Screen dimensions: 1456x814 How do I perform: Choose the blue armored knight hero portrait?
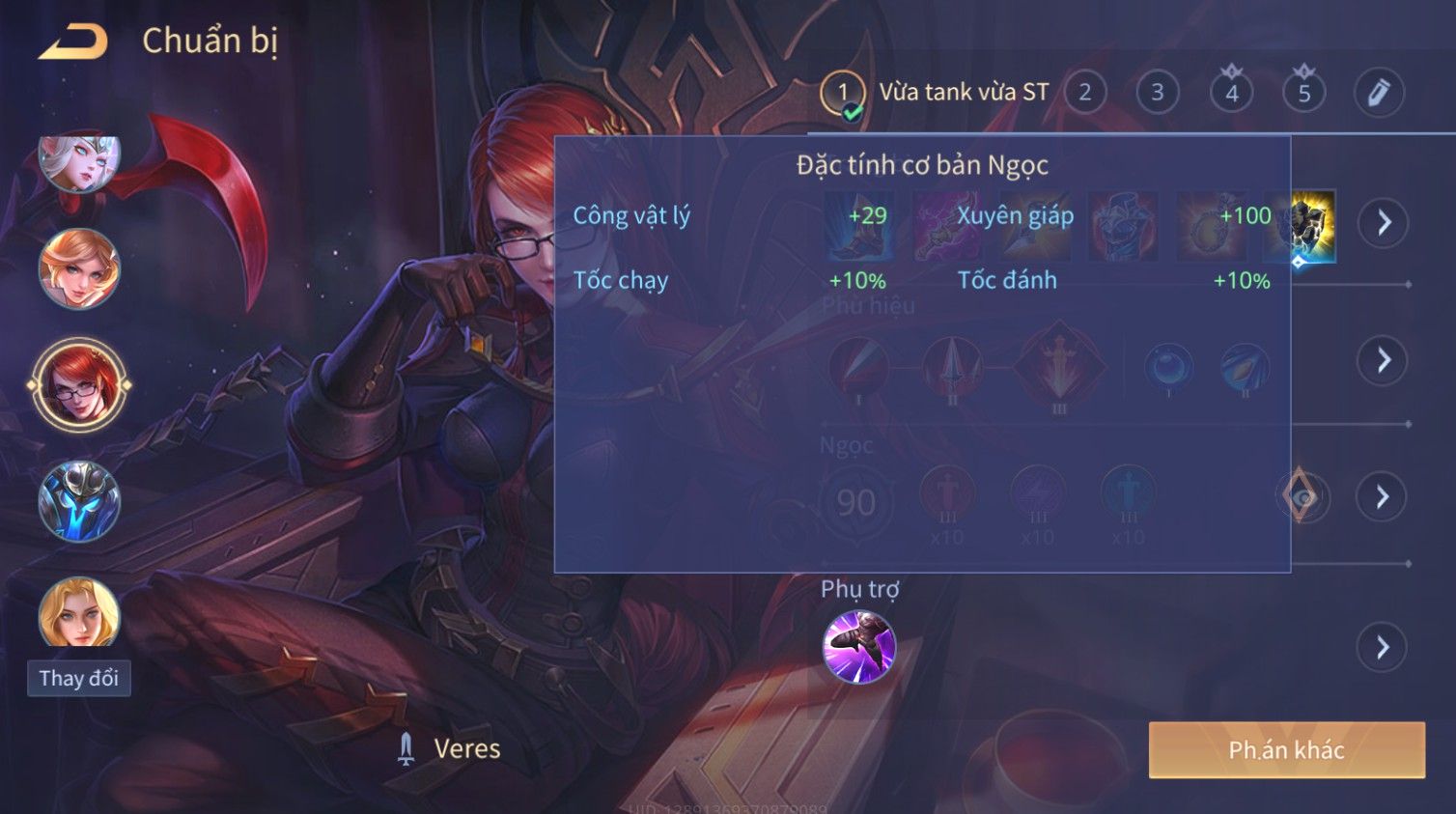(79, 500)
